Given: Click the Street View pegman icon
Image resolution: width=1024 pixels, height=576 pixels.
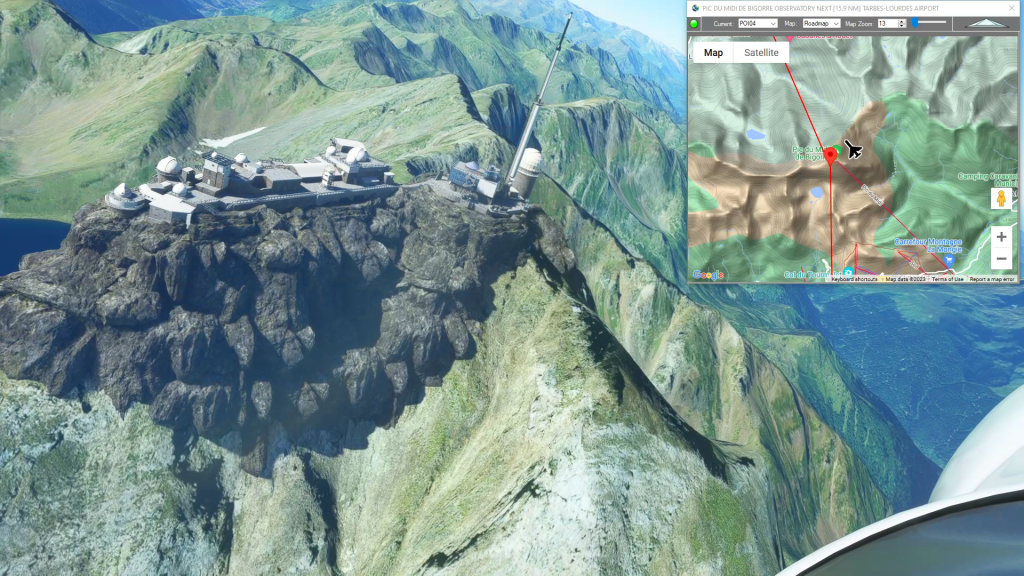Looking at the screenshot, I should (x=1001, y=199).
